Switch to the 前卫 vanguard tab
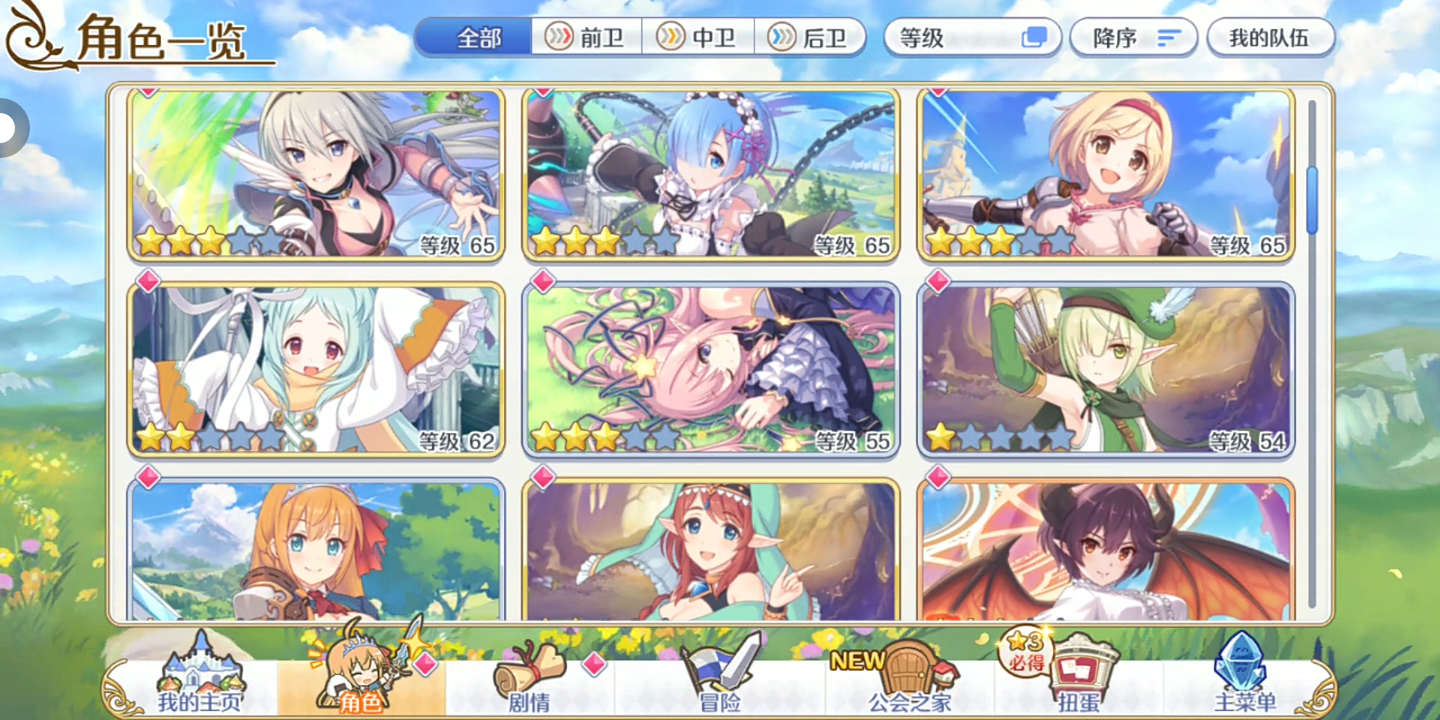This screenshot has width=1440, height=720. 585,37
